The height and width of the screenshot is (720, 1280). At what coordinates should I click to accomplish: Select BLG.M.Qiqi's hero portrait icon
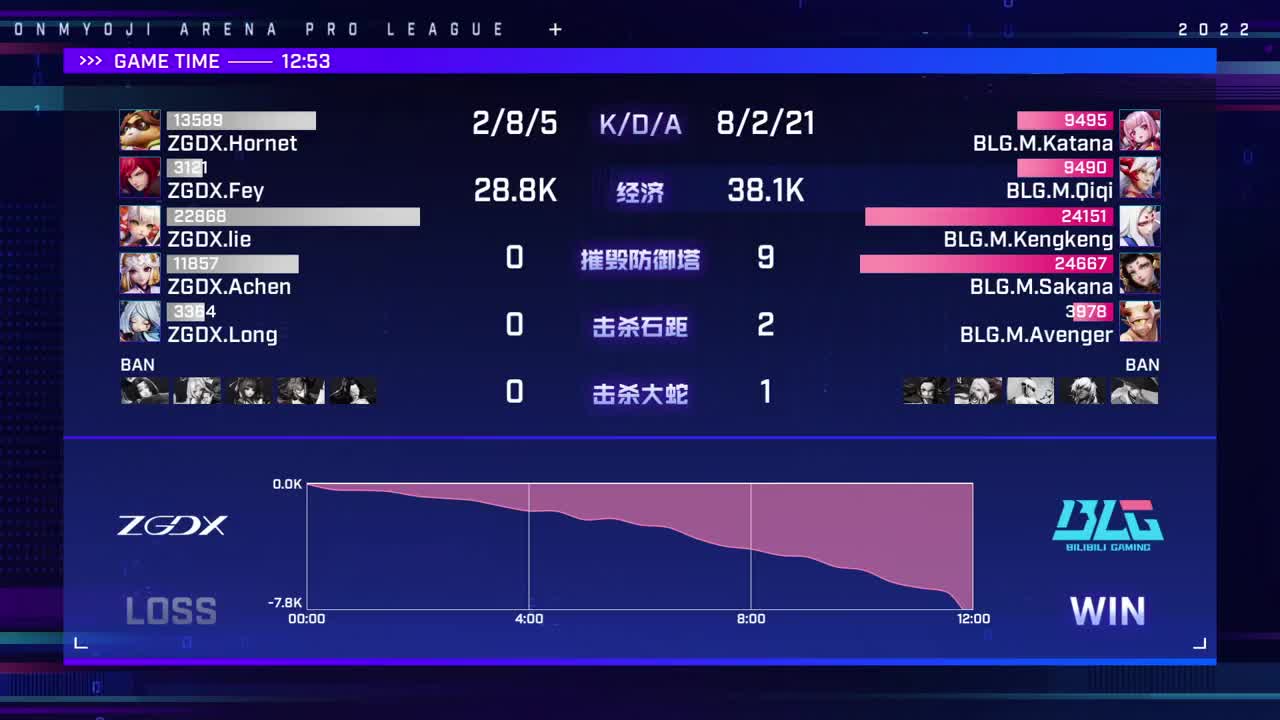click(x=1141, y=178)
